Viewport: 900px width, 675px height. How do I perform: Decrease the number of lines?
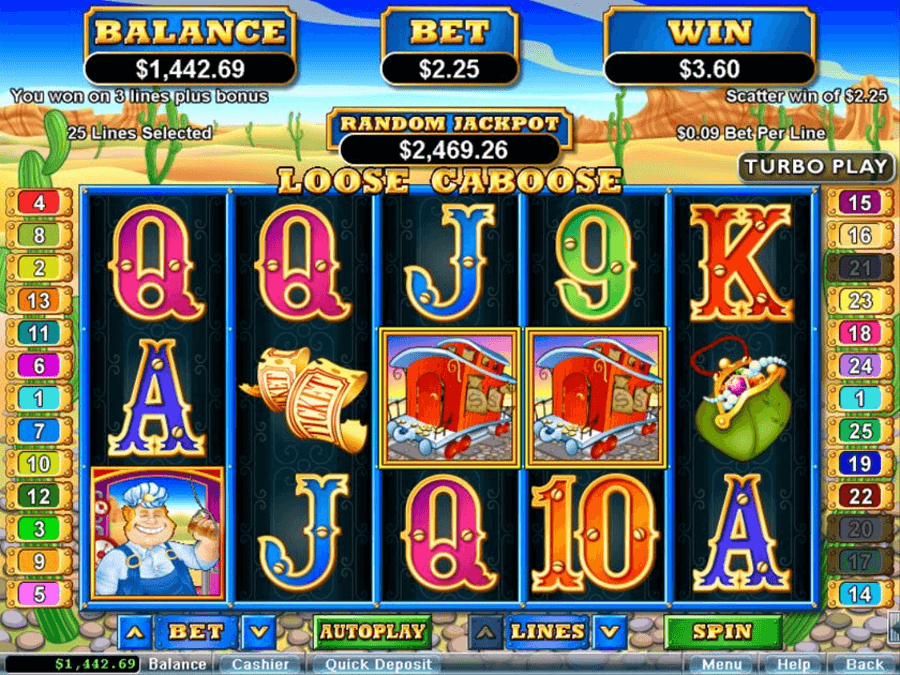[x=607, y=632]
